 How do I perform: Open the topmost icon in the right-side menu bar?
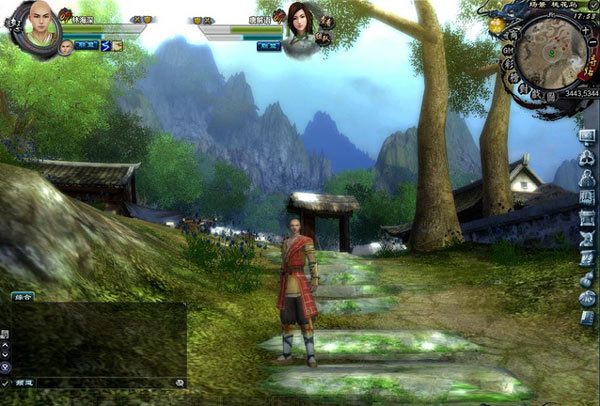tap(587, 137)
